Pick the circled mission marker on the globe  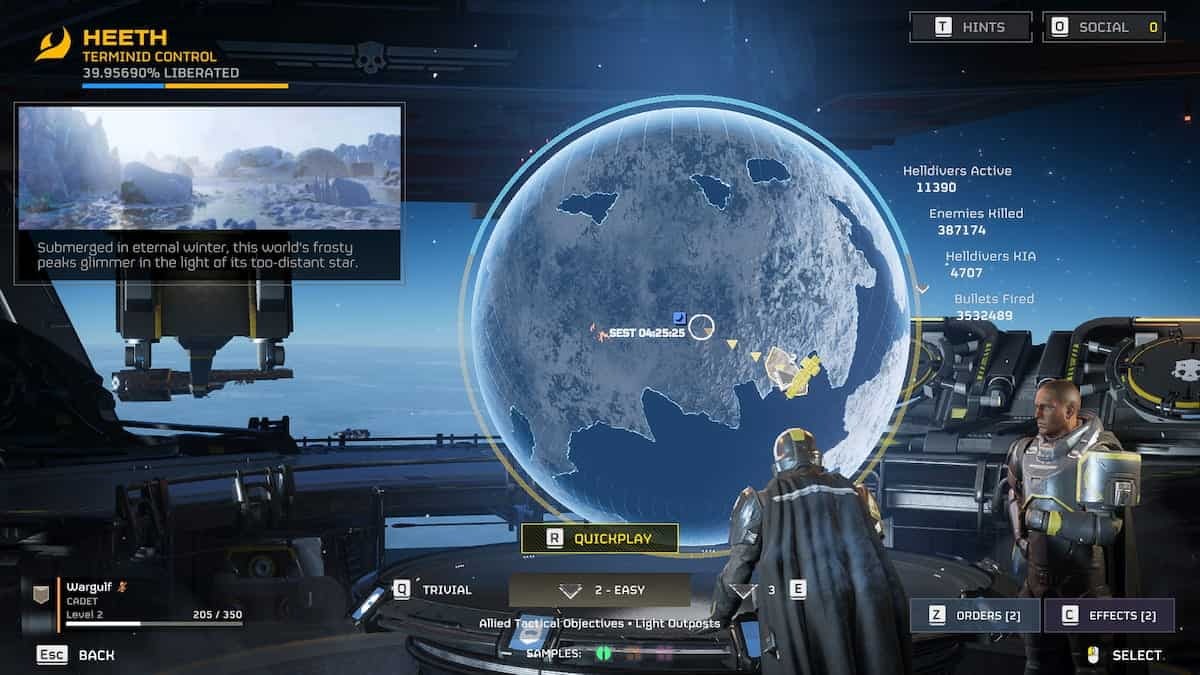[702, 328]
